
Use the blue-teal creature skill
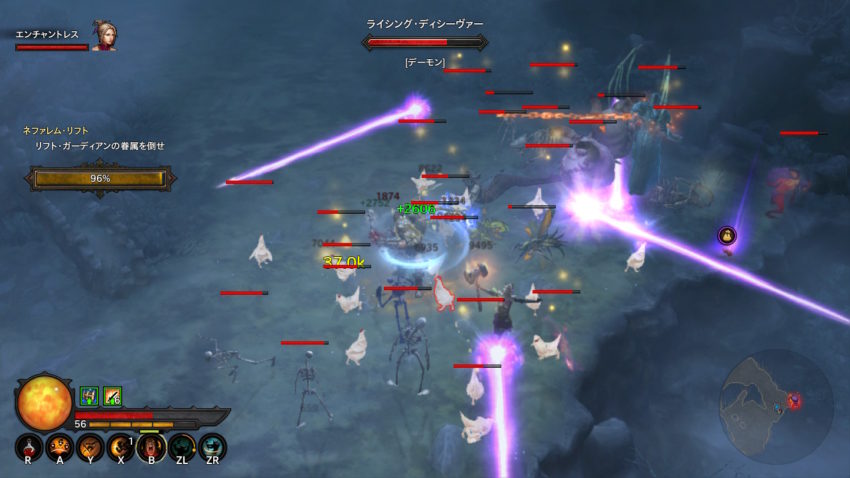[x=212, y=446]
